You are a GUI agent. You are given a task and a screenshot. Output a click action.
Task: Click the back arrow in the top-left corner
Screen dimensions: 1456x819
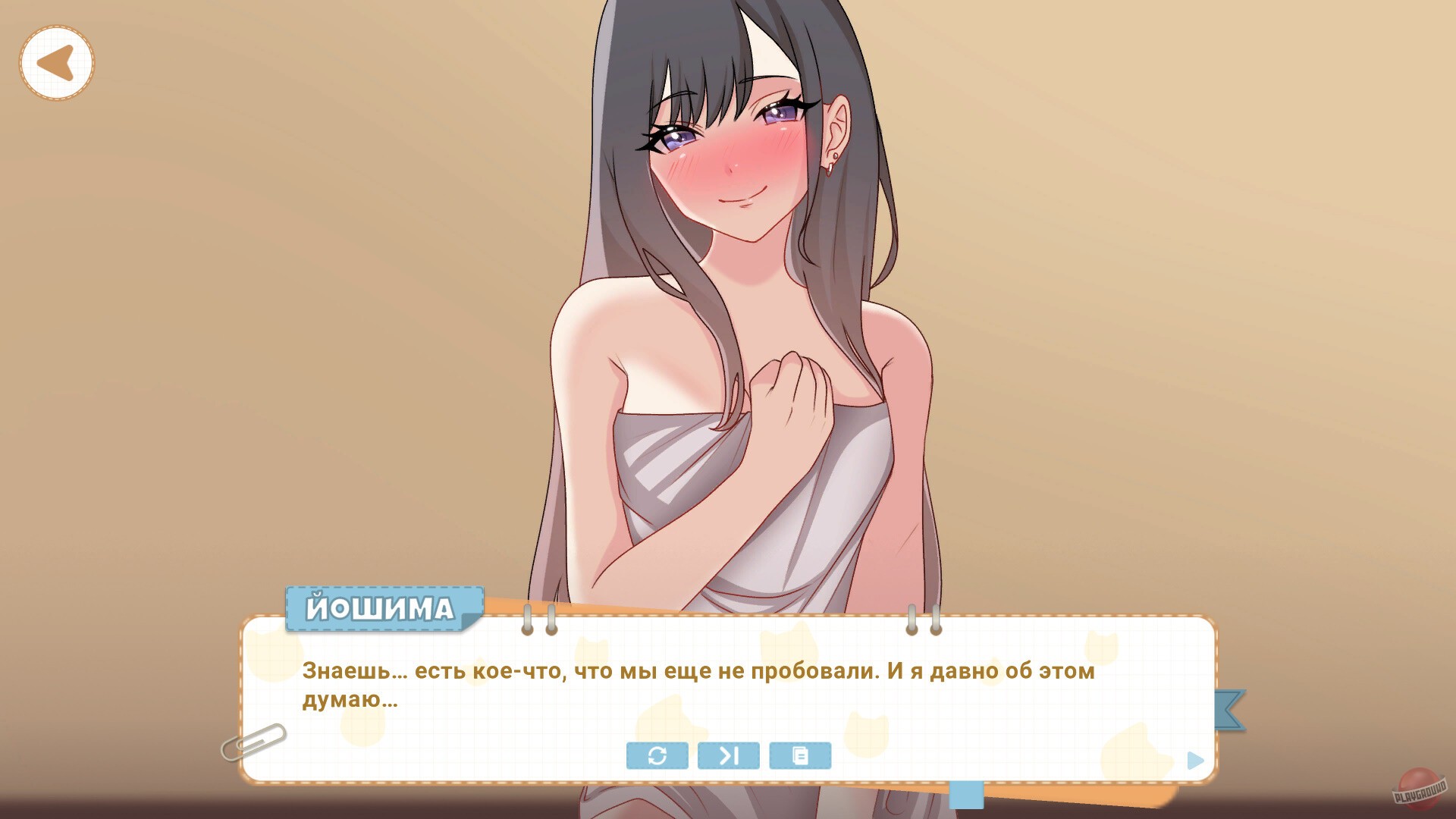tap(56, 61)
